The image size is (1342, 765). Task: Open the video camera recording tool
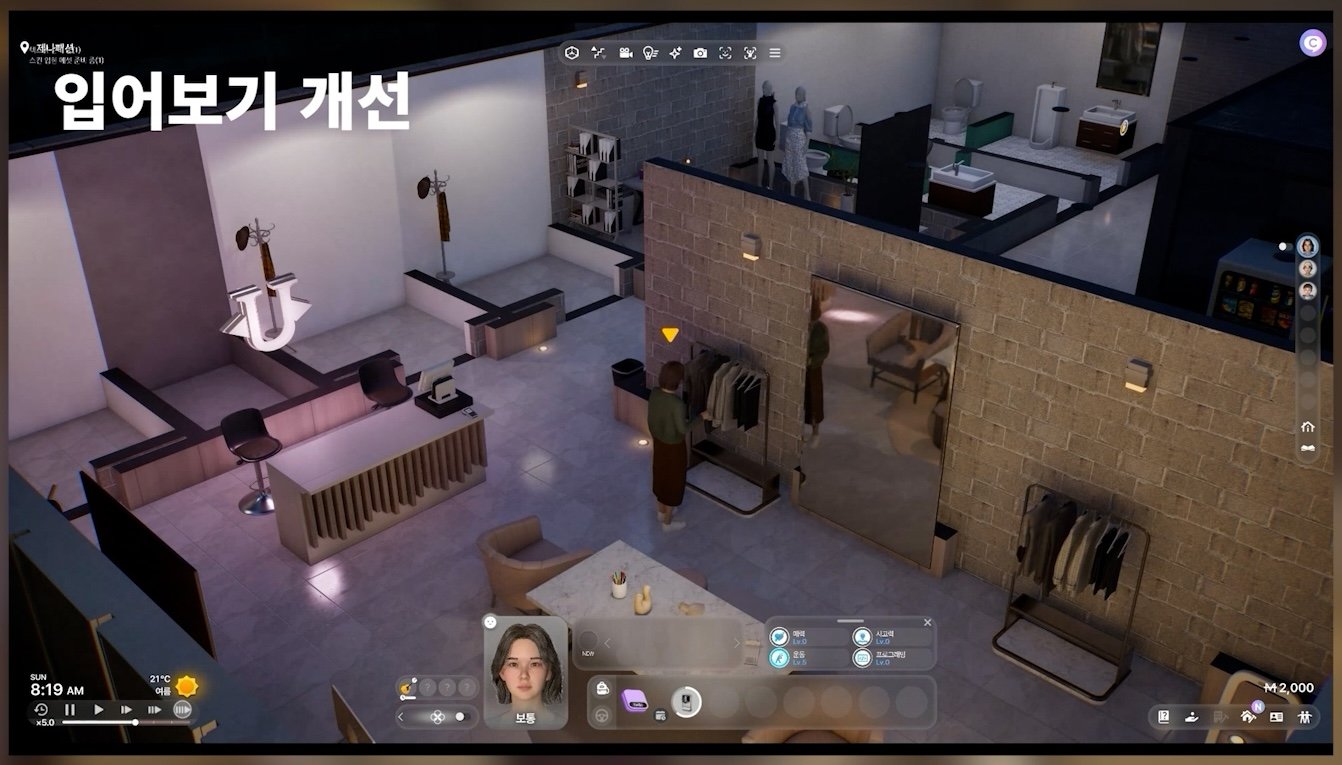pyautogui.click(x=625, y=53)
